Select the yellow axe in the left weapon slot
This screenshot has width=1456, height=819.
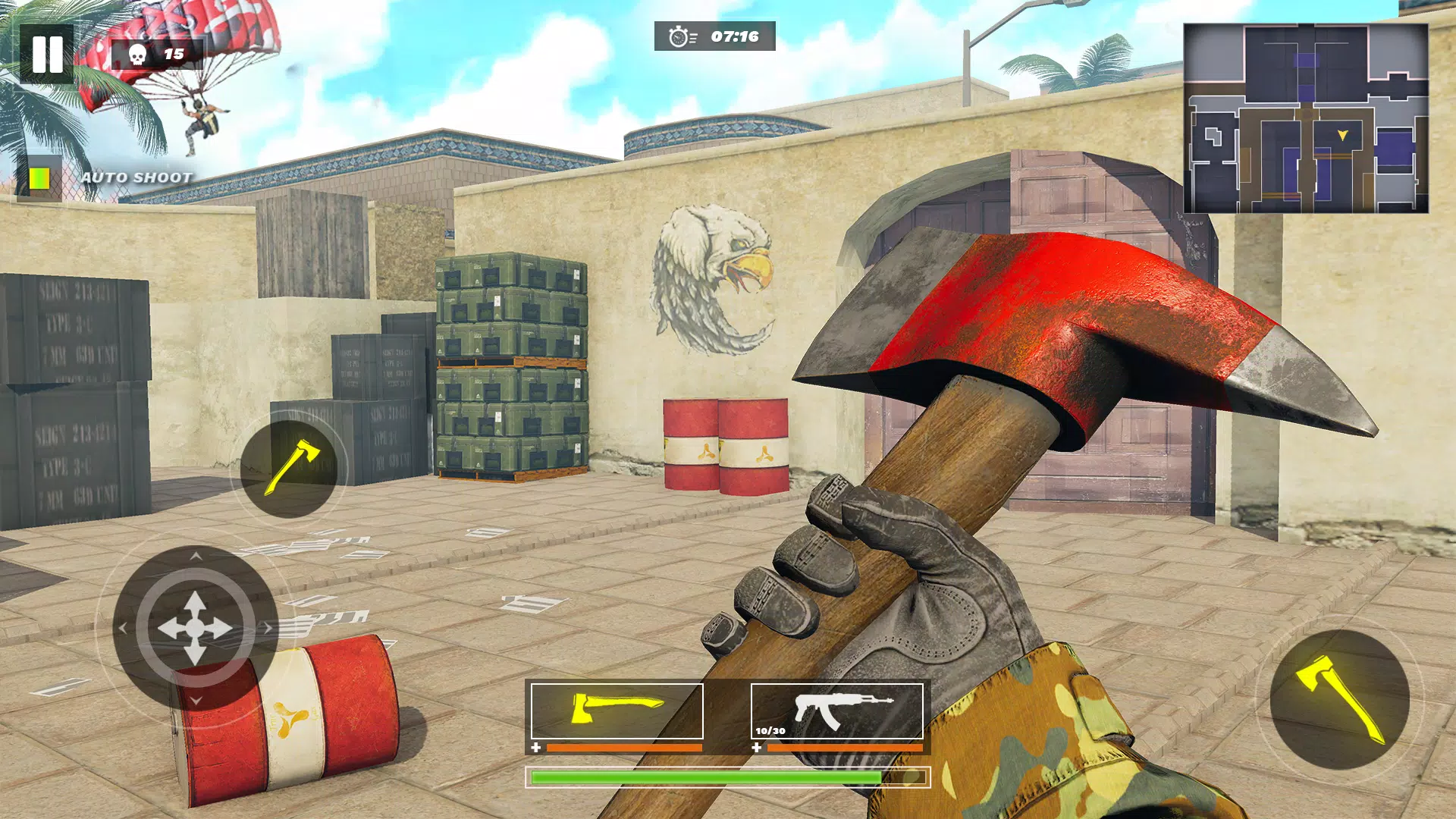[x=616, y=711]
